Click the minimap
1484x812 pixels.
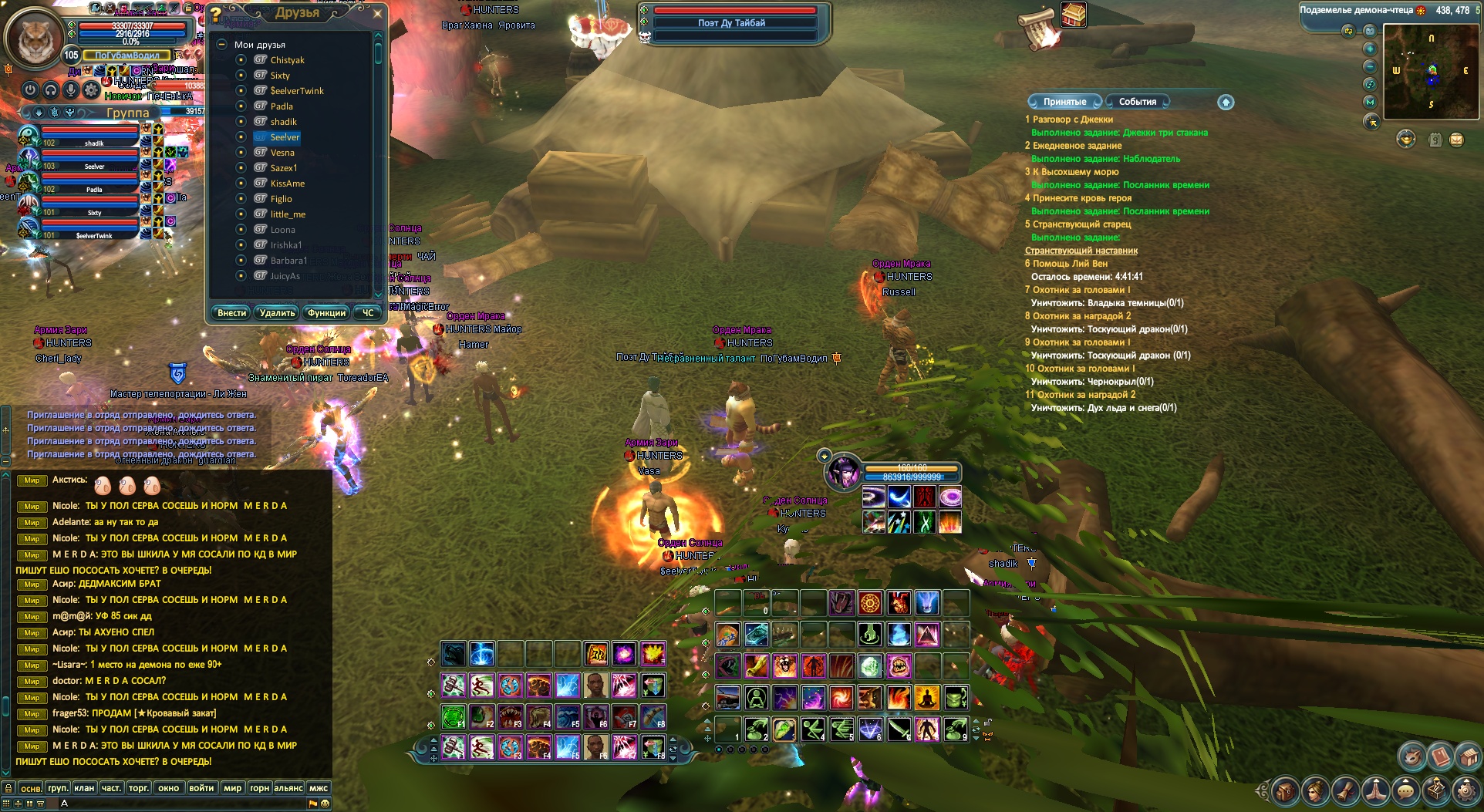point(1431,71)
